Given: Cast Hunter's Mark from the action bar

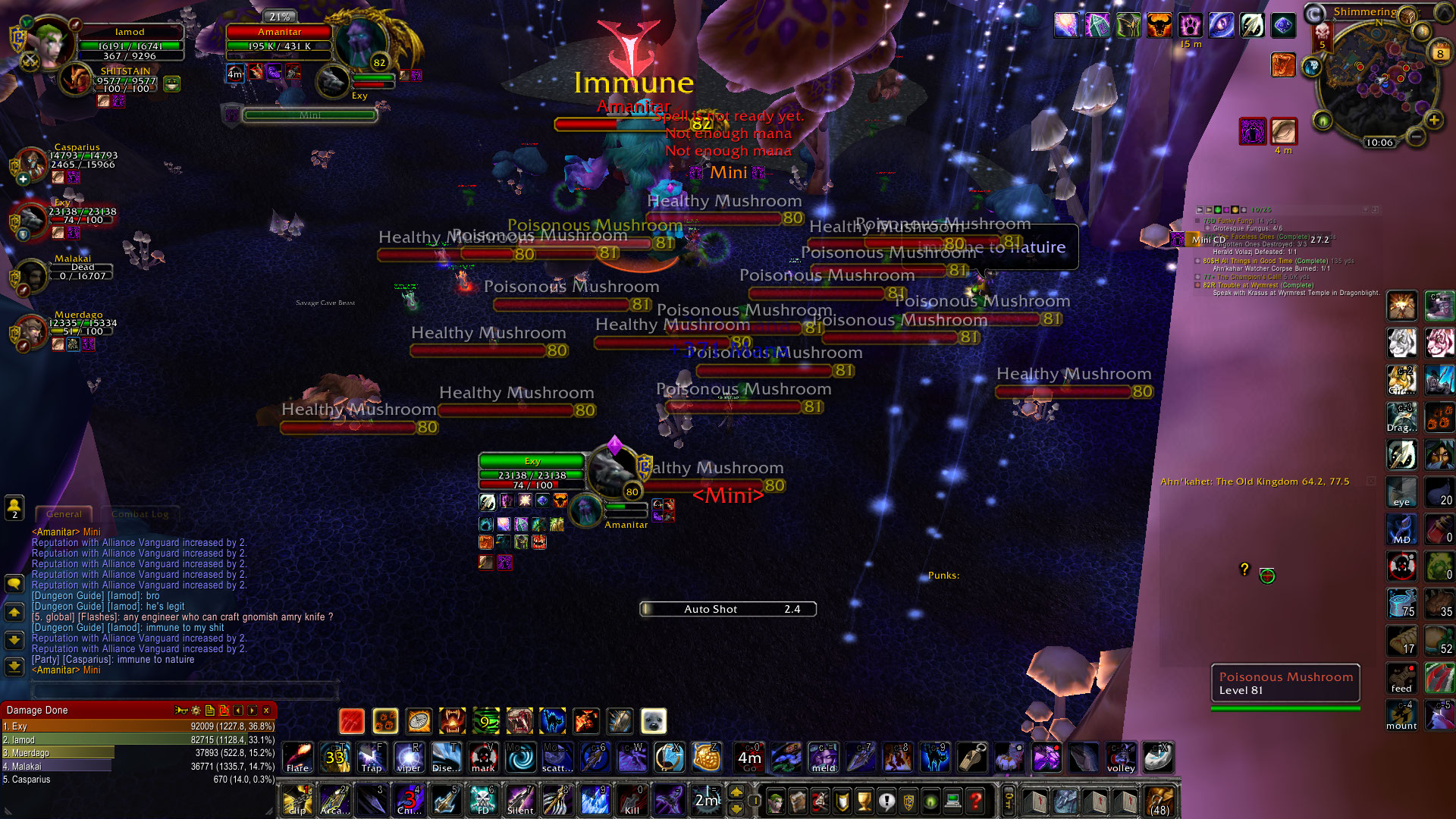Looking at the screenshot, I should tap(483, 757).
